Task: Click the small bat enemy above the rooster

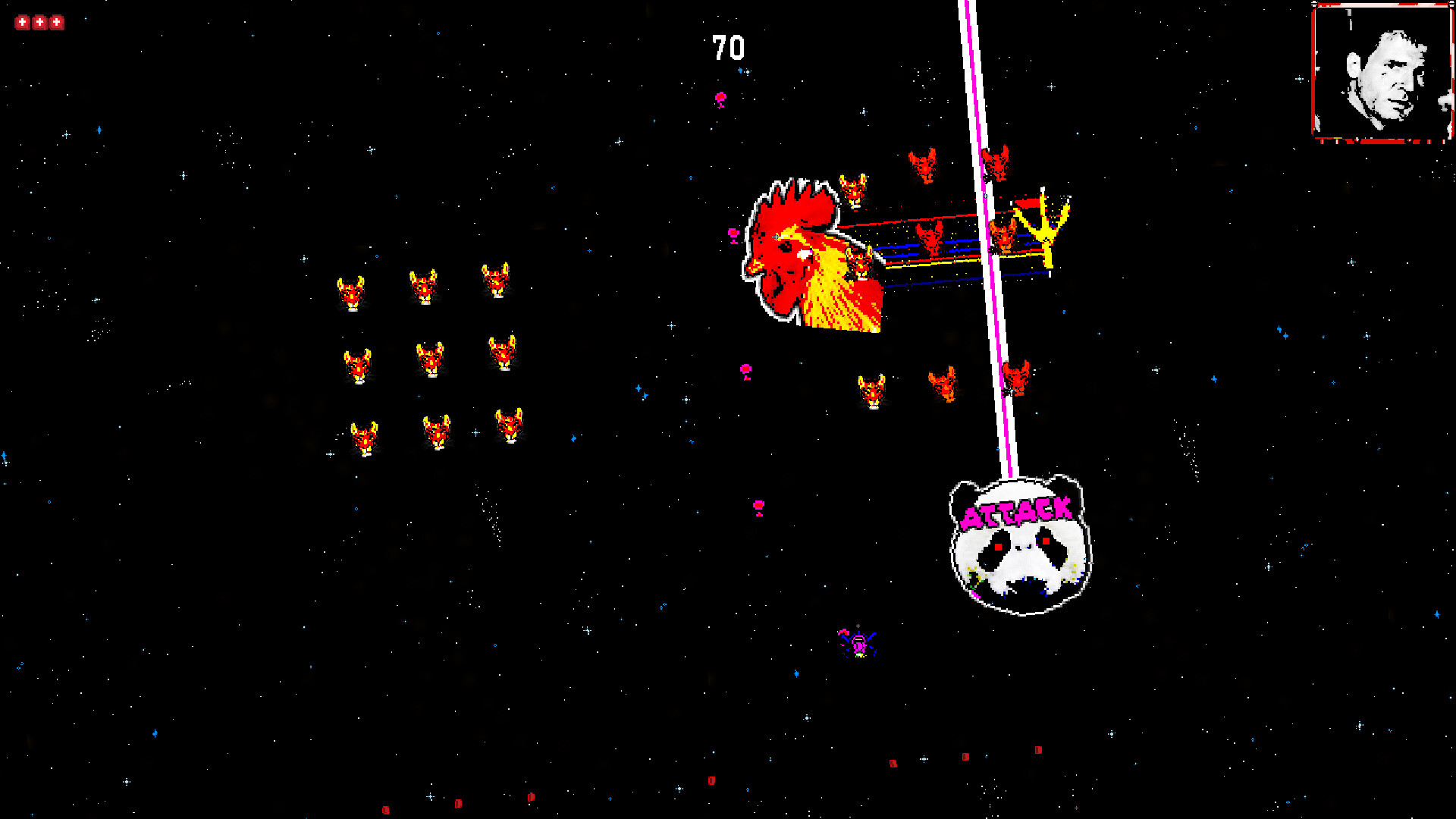Action: [855, 190]
